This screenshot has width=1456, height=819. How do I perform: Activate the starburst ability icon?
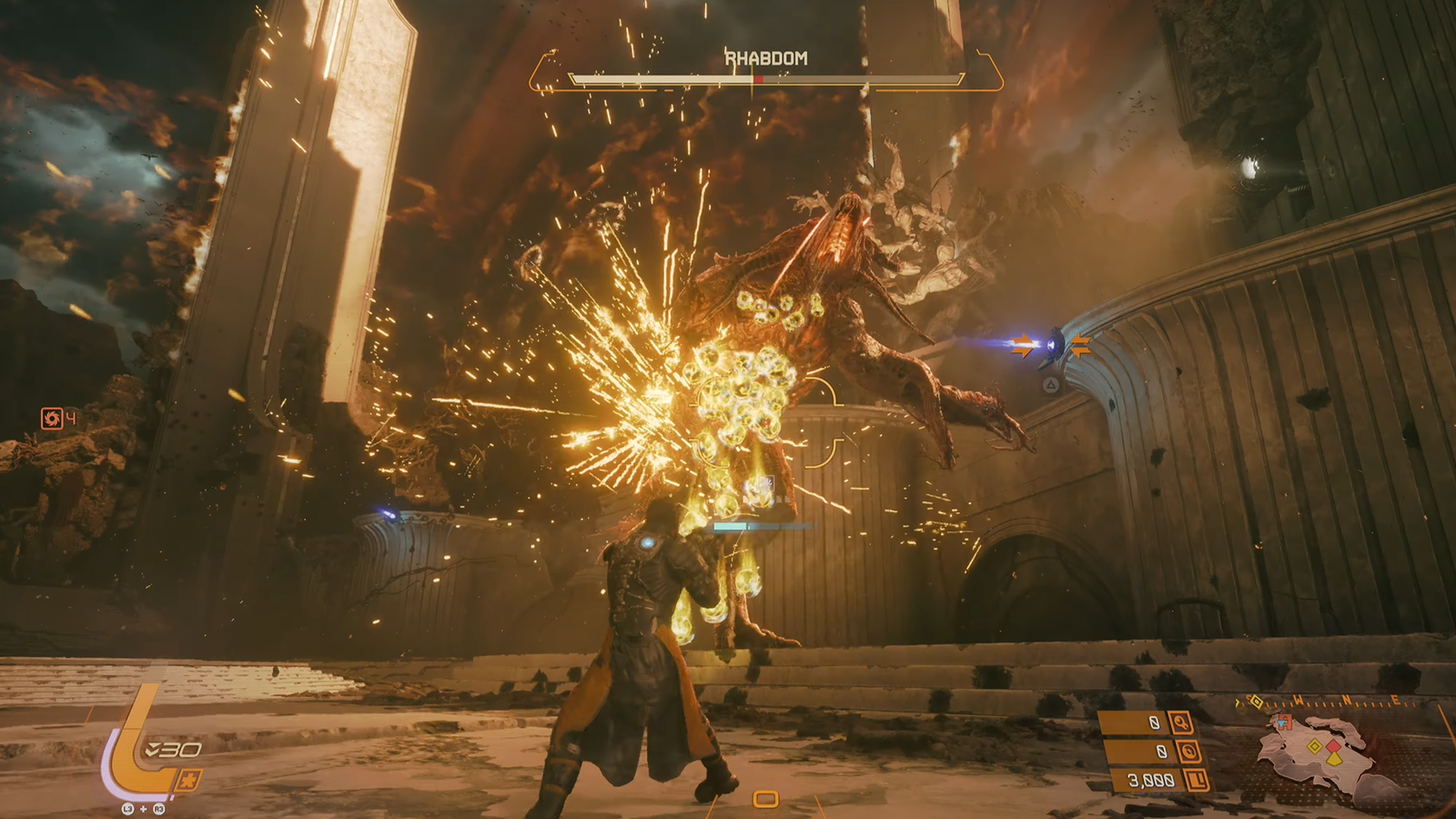[x=189, y=780]
